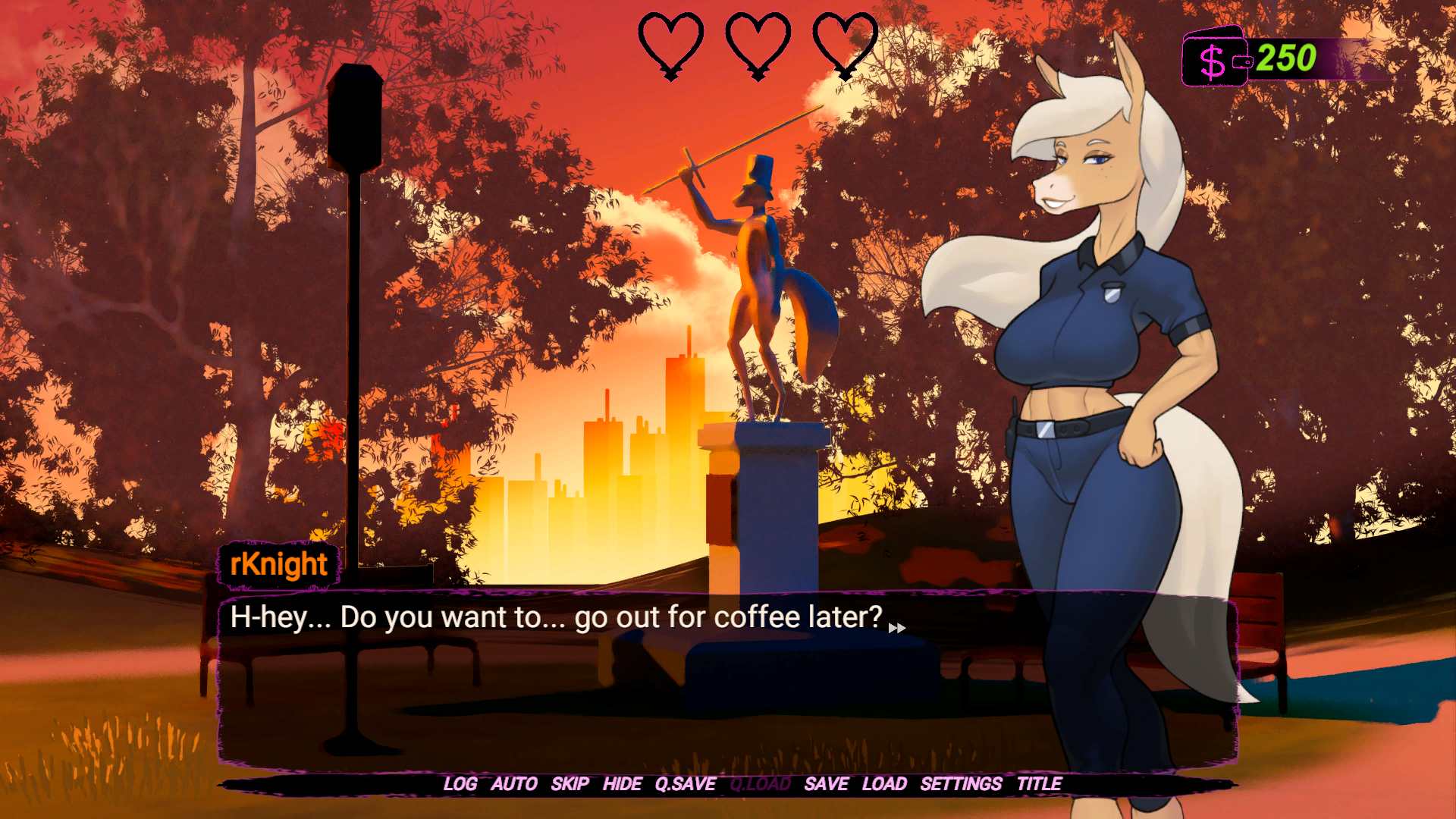This screenshot has width=1456, height=819.
Task: Open the dialogue LOG
Action: (460, 784)
